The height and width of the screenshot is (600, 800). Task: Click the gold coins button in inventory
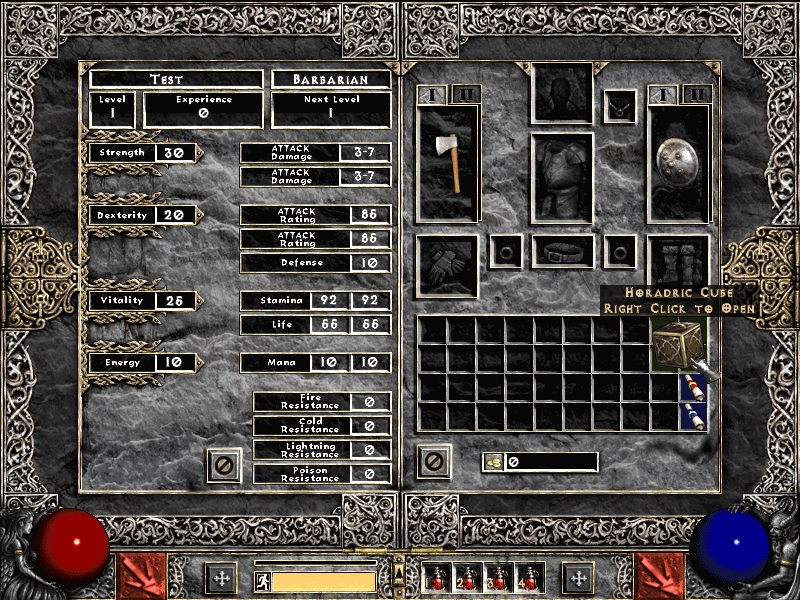pos(492,462)
